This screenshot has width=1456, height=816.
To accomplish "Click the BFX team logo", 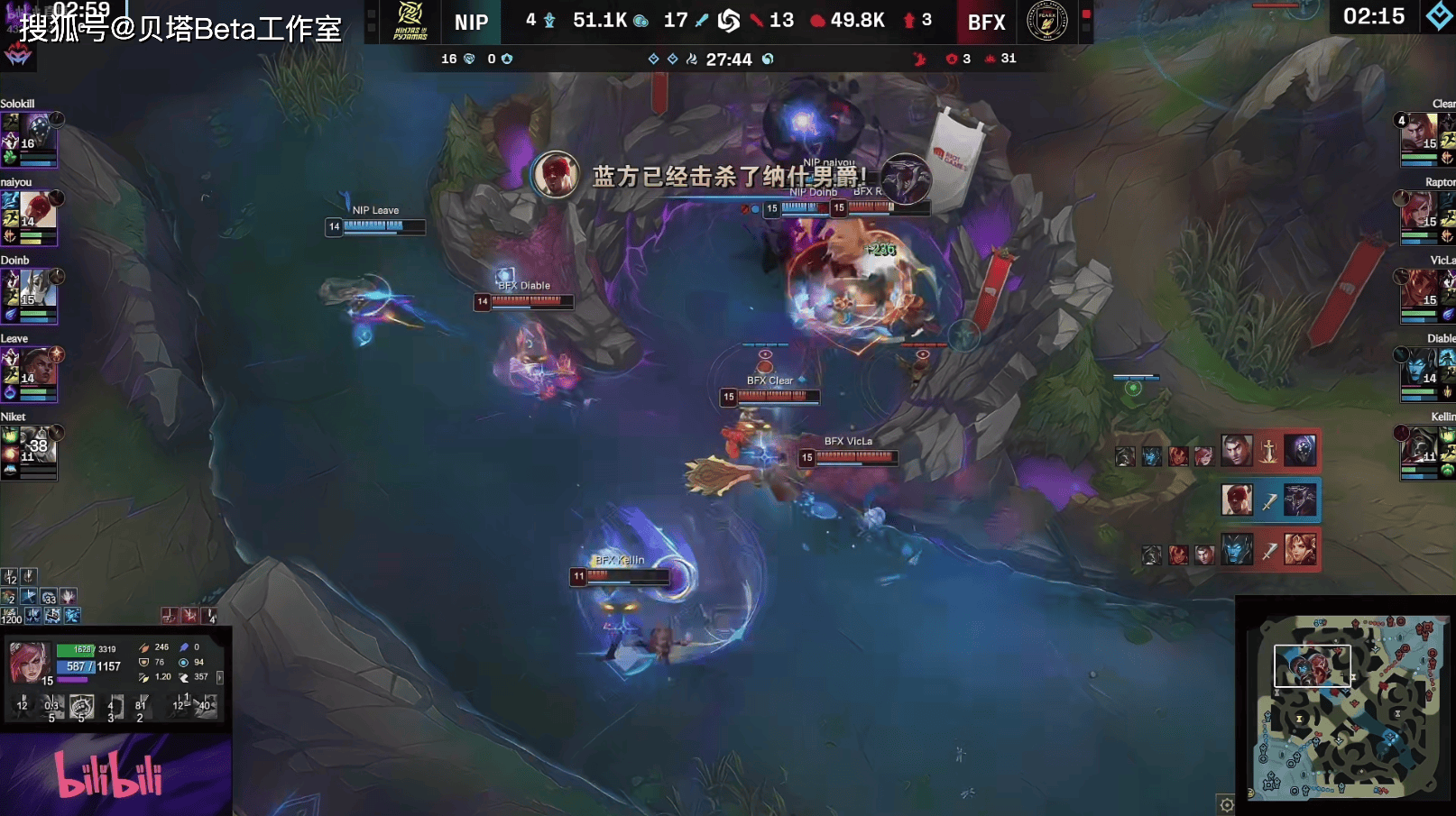I will 1046,21.
